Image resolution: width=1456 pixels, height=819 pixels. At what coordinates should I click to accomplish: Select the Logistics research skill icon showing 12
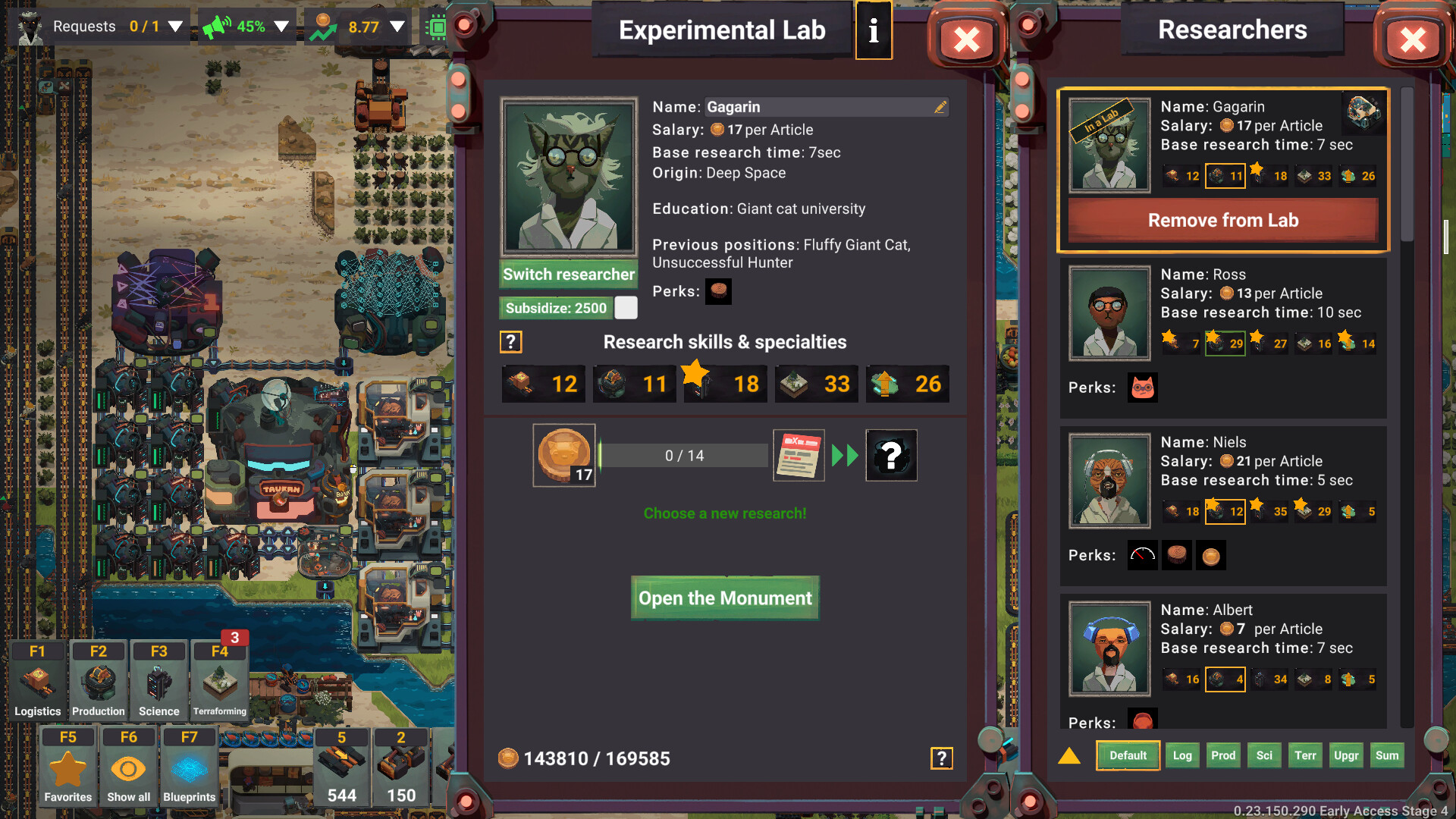[x=543, y=384]
